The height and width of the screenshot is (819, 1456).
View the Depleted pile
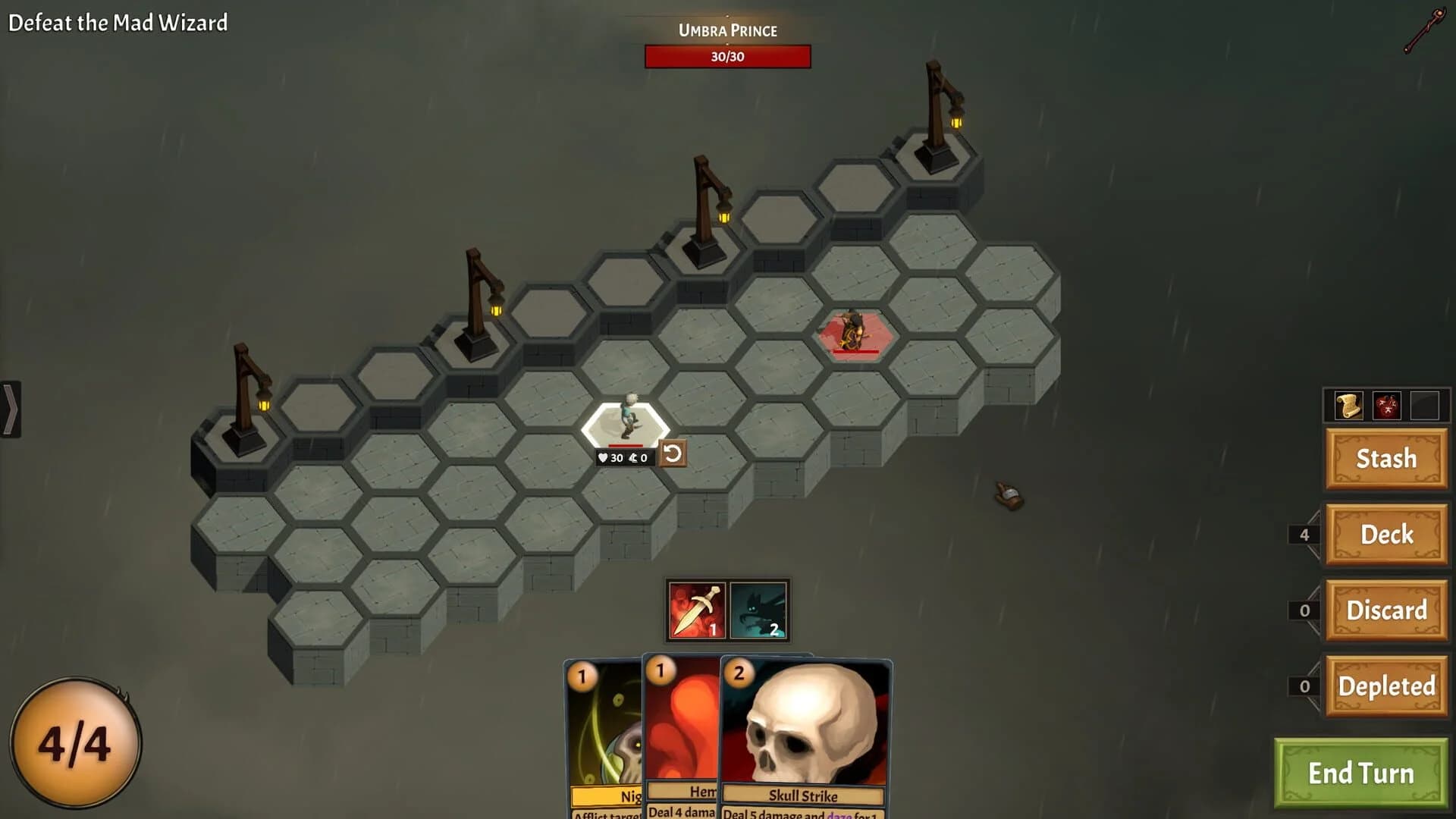pos(1386,686)
